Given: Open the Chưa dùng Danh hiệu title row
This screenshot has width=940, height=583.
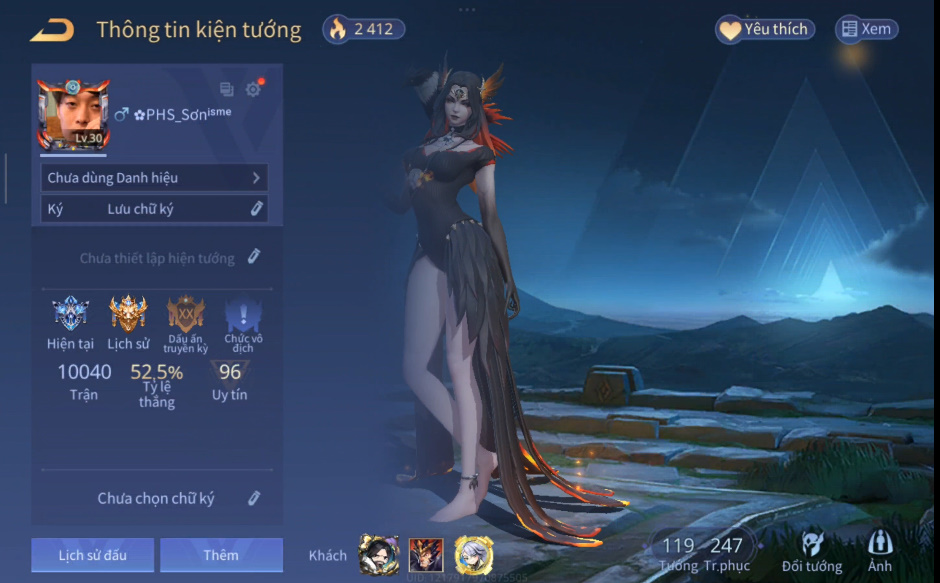Looking at the screenshot, I should pos(155,178).
